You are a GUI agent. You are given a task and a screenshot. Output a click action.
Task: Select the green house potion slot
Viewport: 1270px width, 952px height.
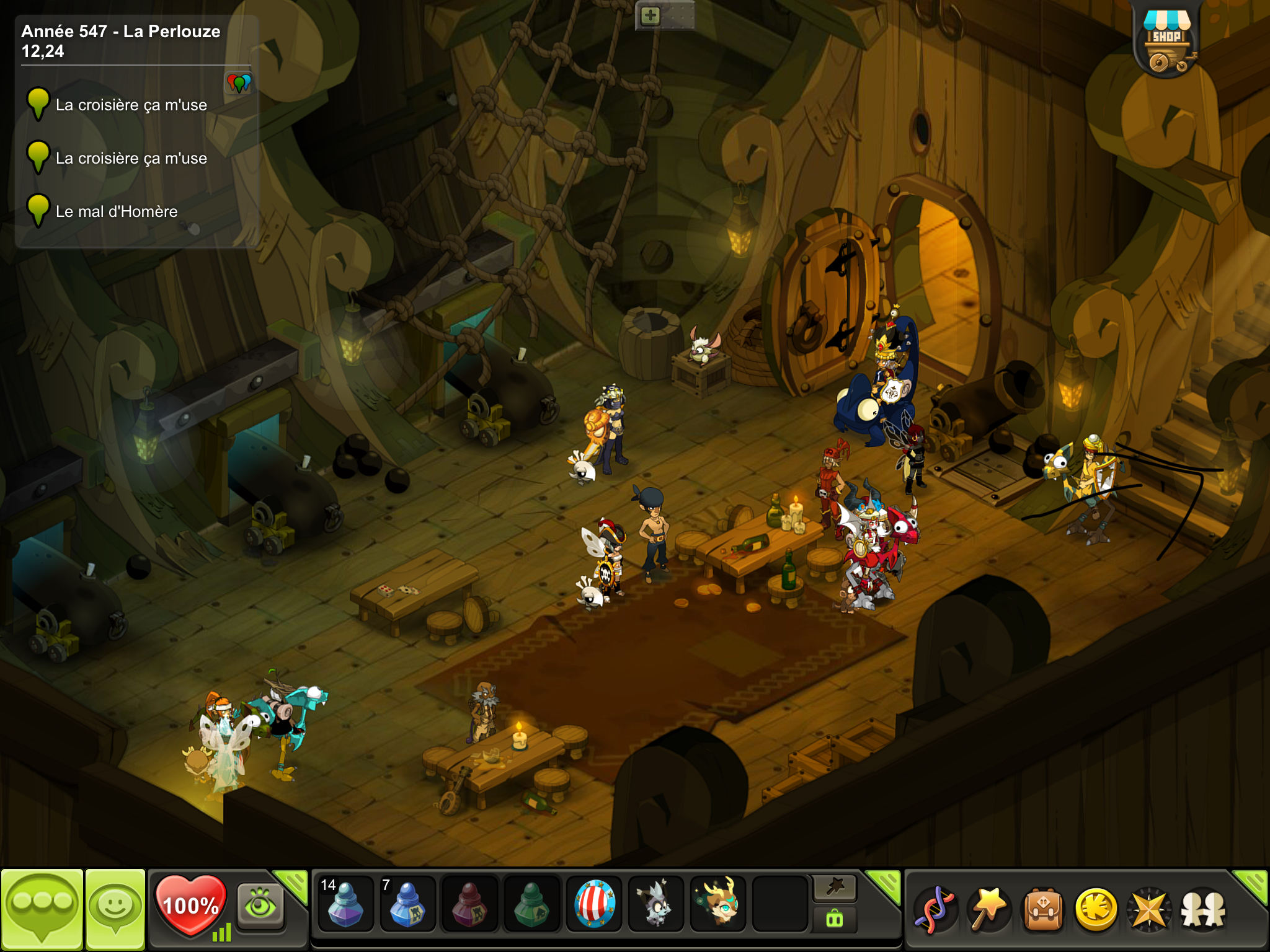point(531,904)
